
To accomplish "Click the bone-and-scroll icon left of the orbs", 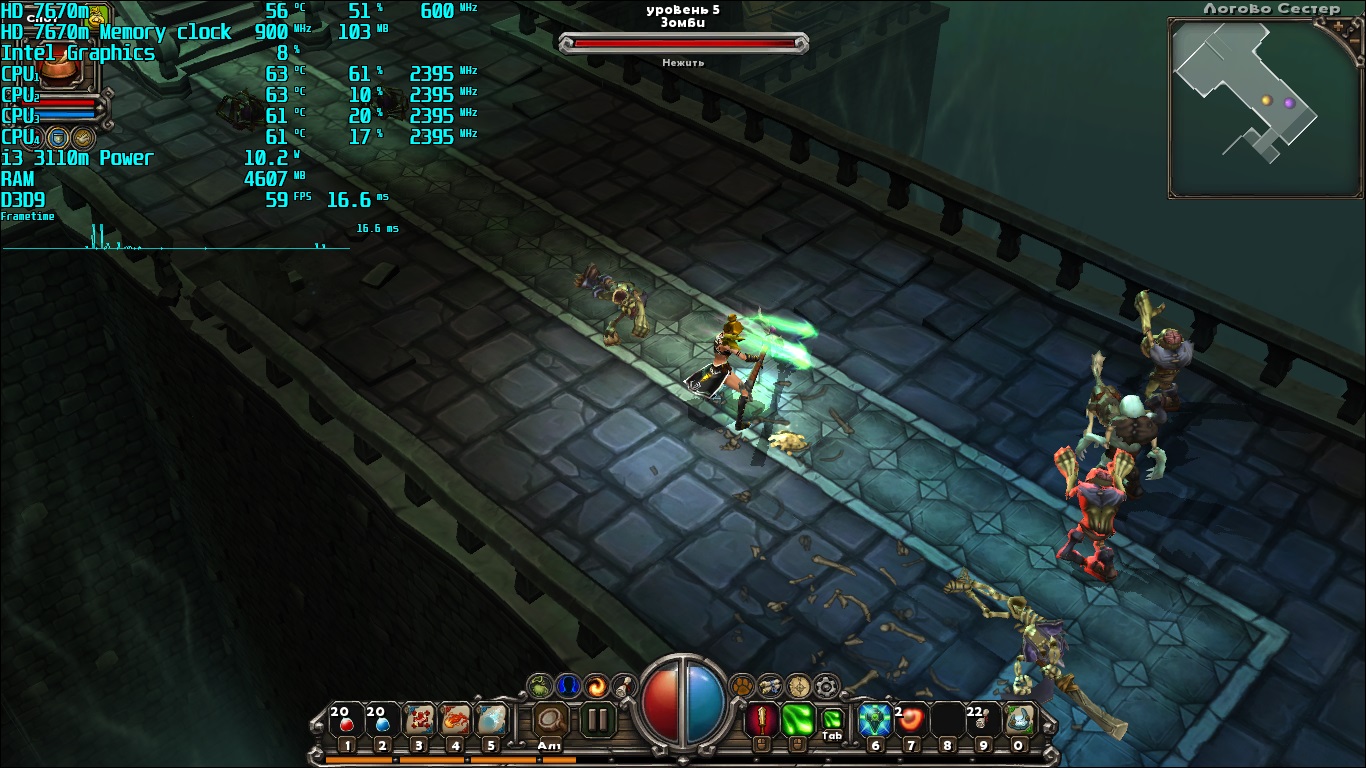I will click(623, 686).
